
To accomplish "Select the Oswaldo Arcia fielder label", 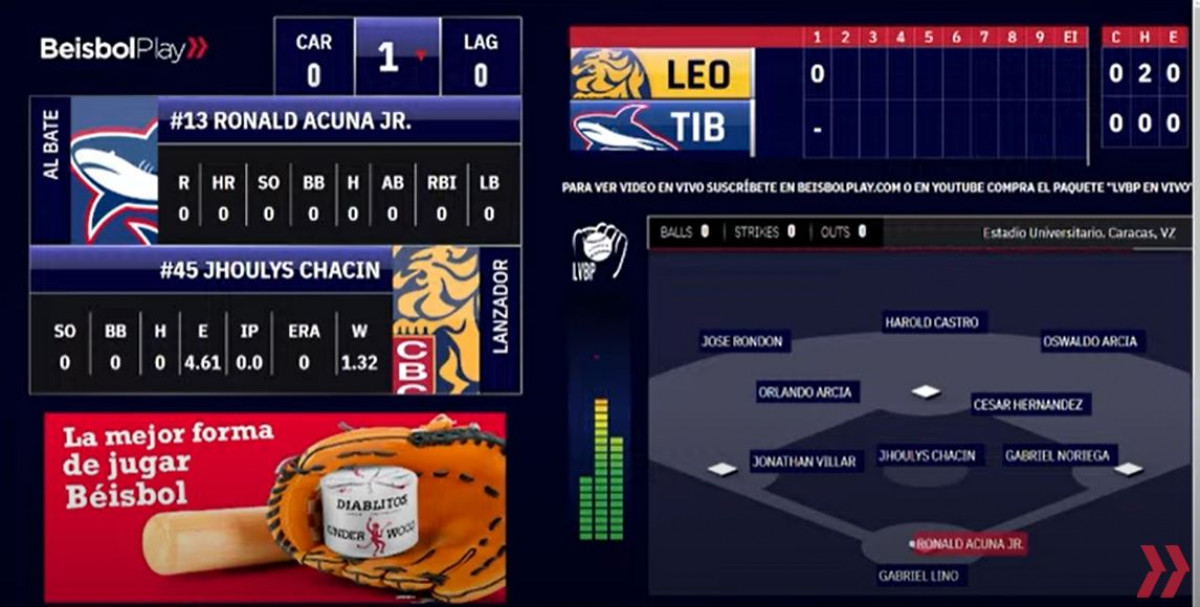I will click(1090, 341).
